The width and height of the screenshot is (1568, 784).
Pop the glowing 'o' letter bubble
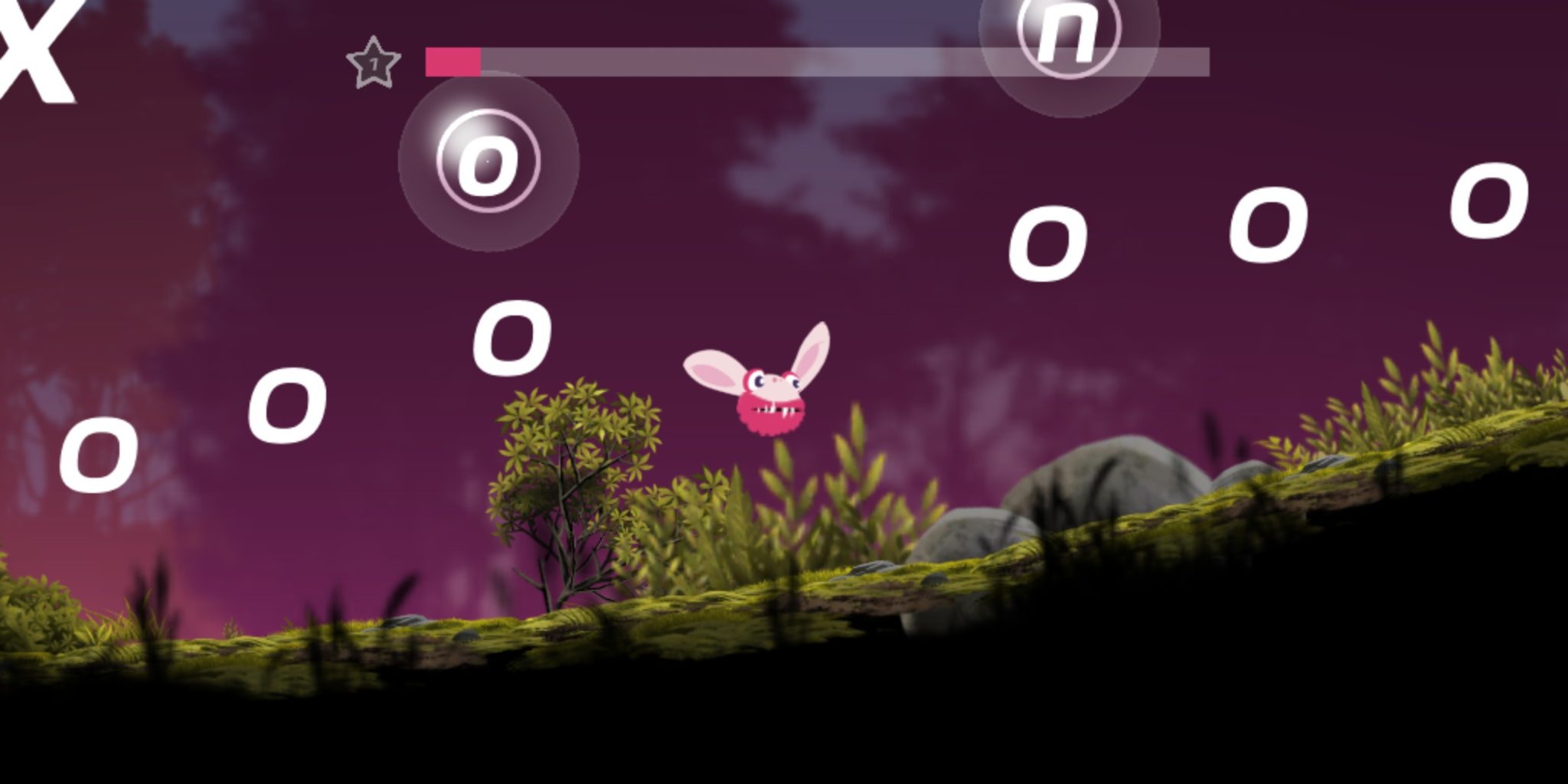pyautogui.click(x=490, y=165)
